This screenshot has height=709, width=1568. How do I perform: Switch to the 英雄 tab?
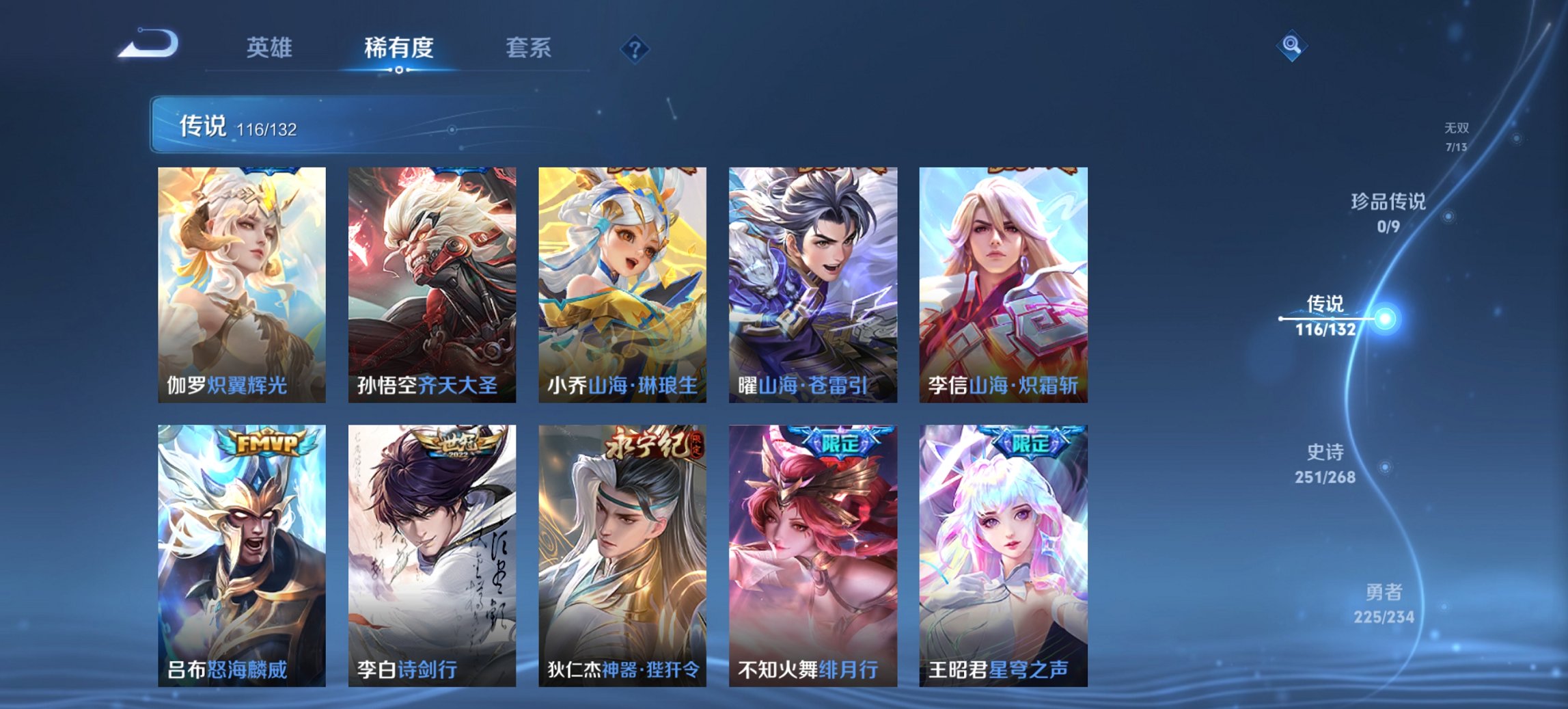(271, 48)
